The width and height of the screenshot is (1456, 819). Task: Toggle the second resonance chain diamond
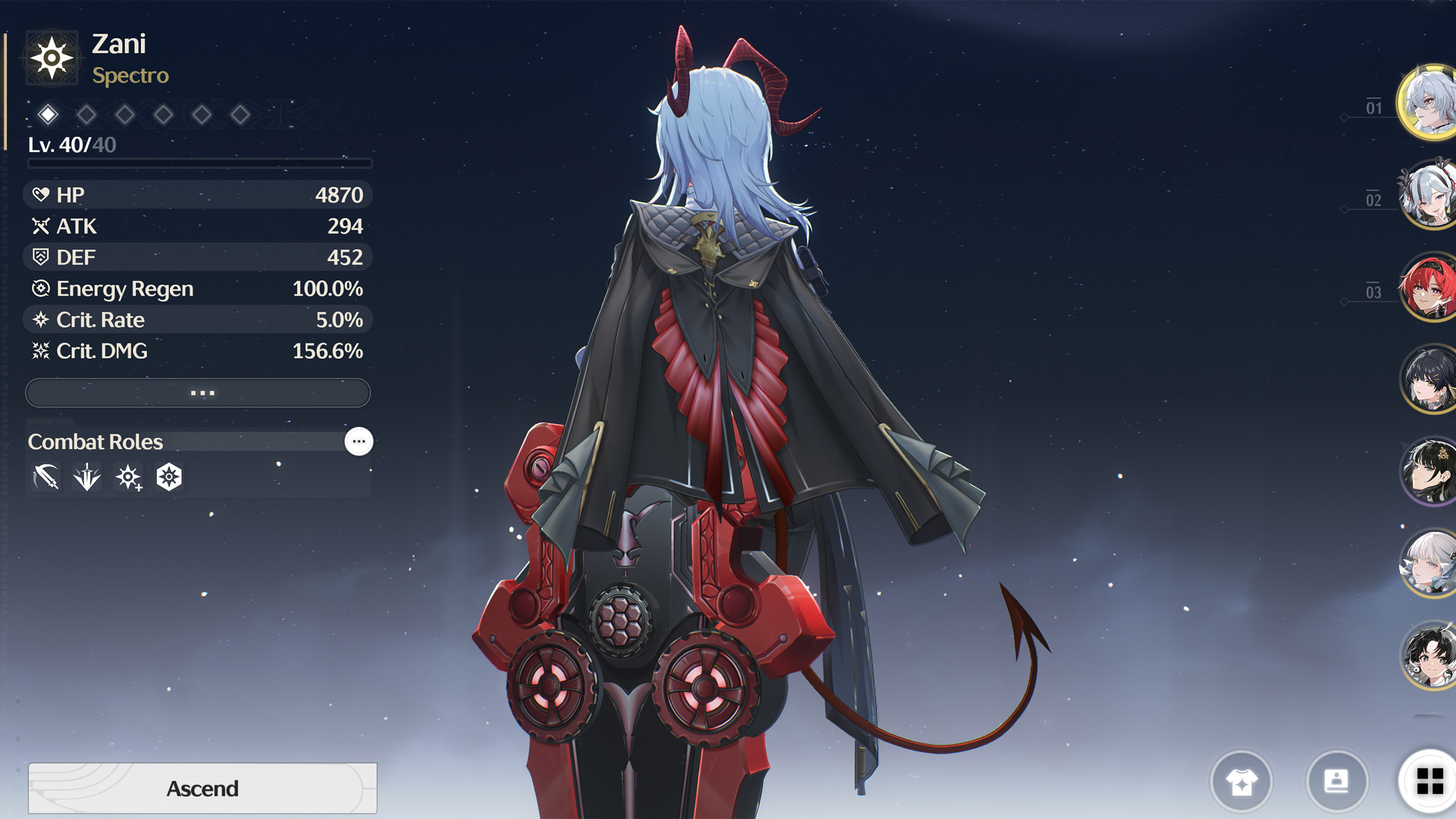pyautogui.click(x=87, y=114)
